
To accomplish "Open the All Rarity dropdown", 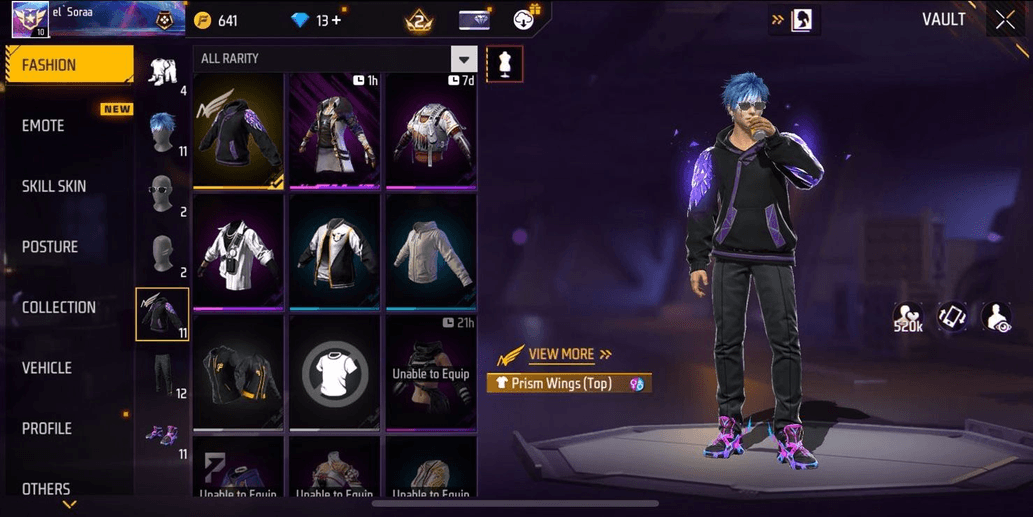I will 464,58.
